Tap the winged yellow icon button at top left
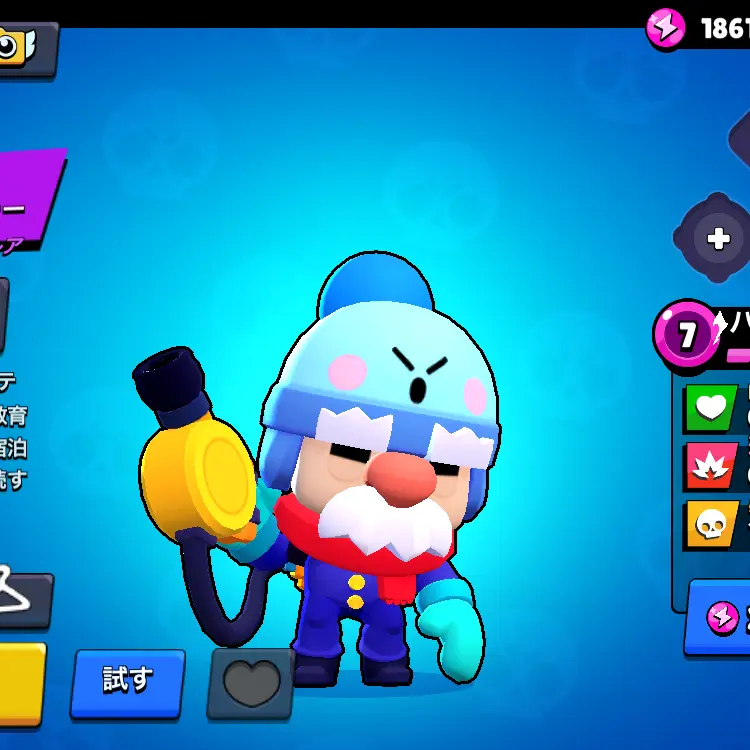Screen dimensions: 750x750 (x=22, y=47)
